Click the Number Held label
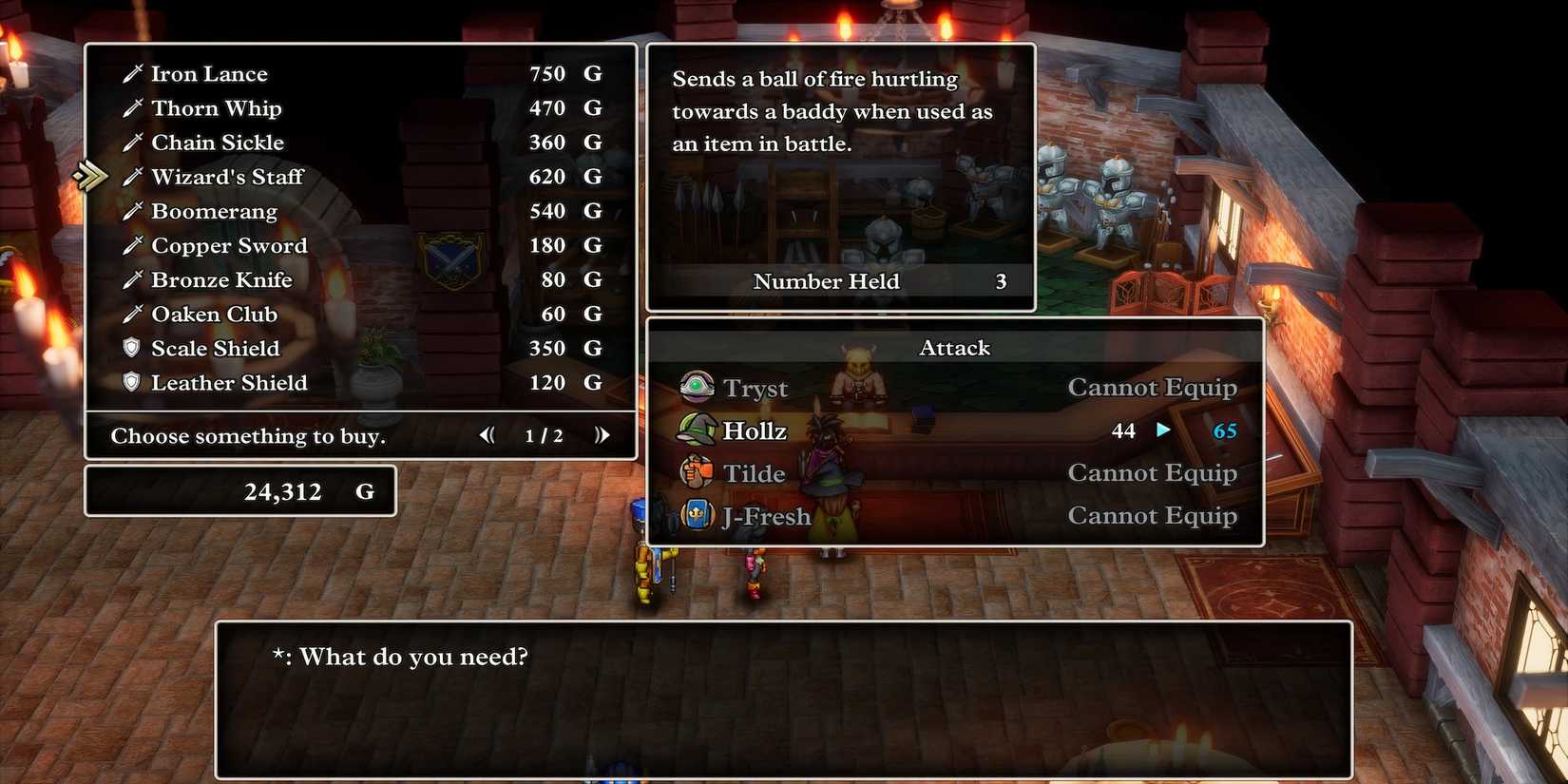 (826, 281)
